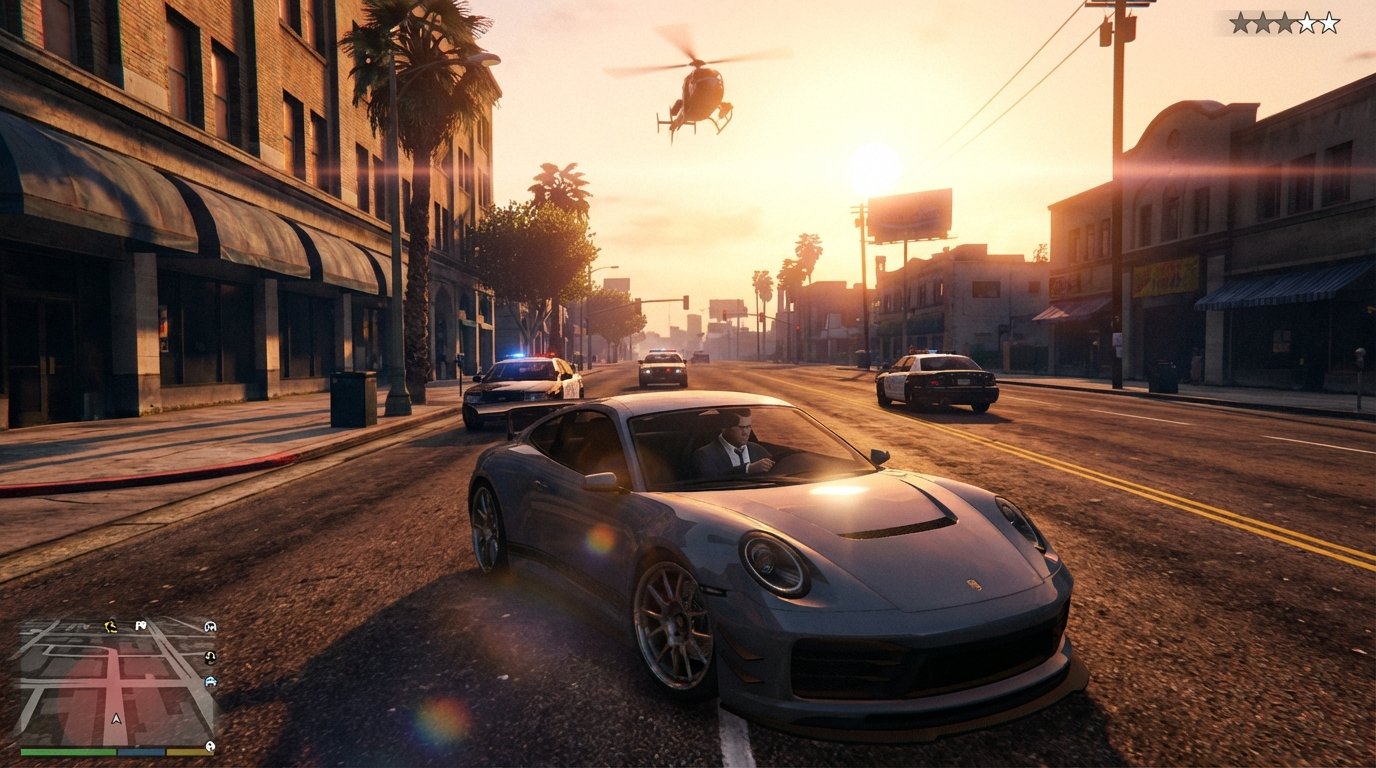Click the green health bar segment
1376x768 pixels.
67,751
